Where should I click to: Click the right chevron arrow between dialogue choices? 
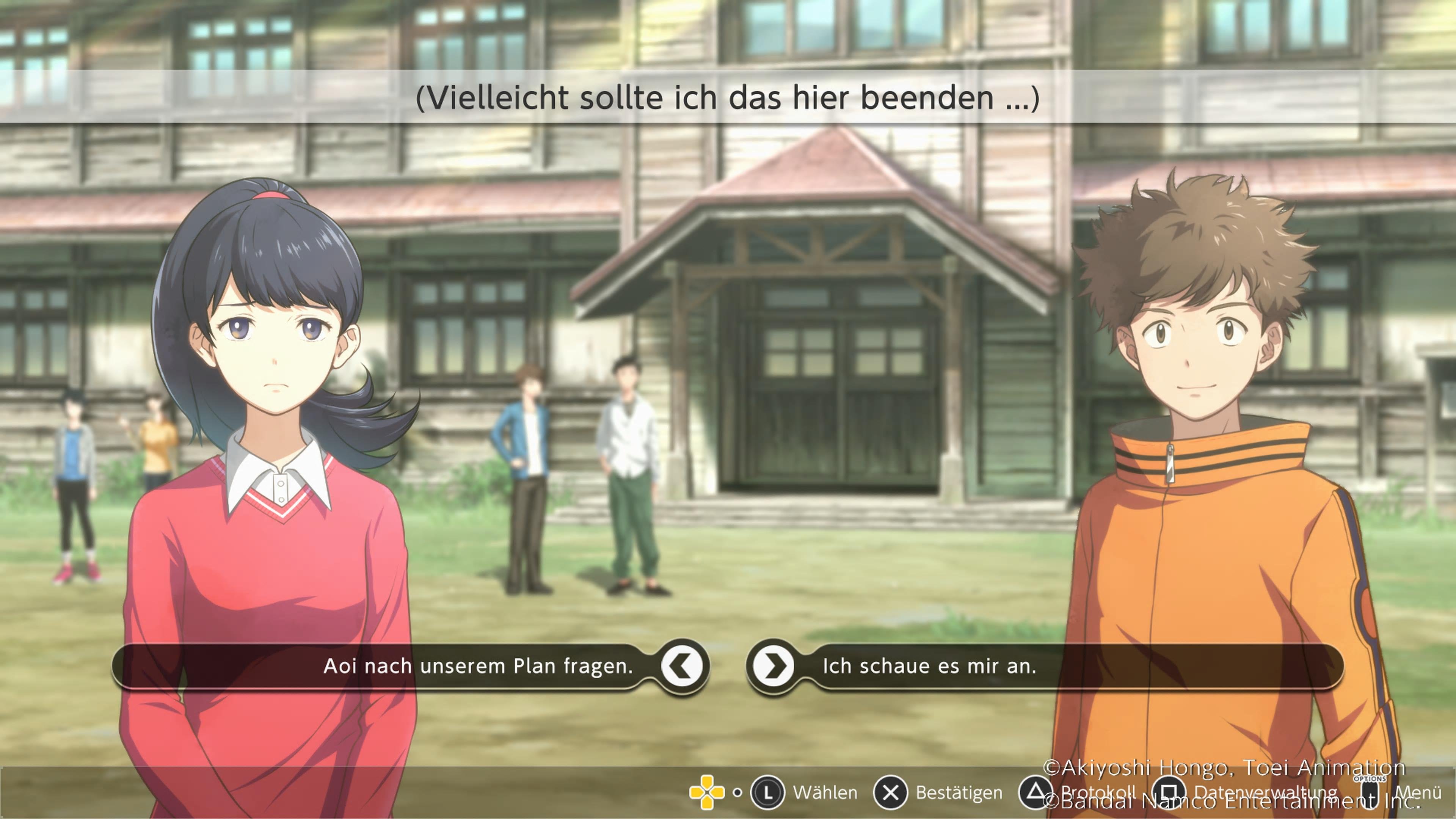tap(773, 666)
